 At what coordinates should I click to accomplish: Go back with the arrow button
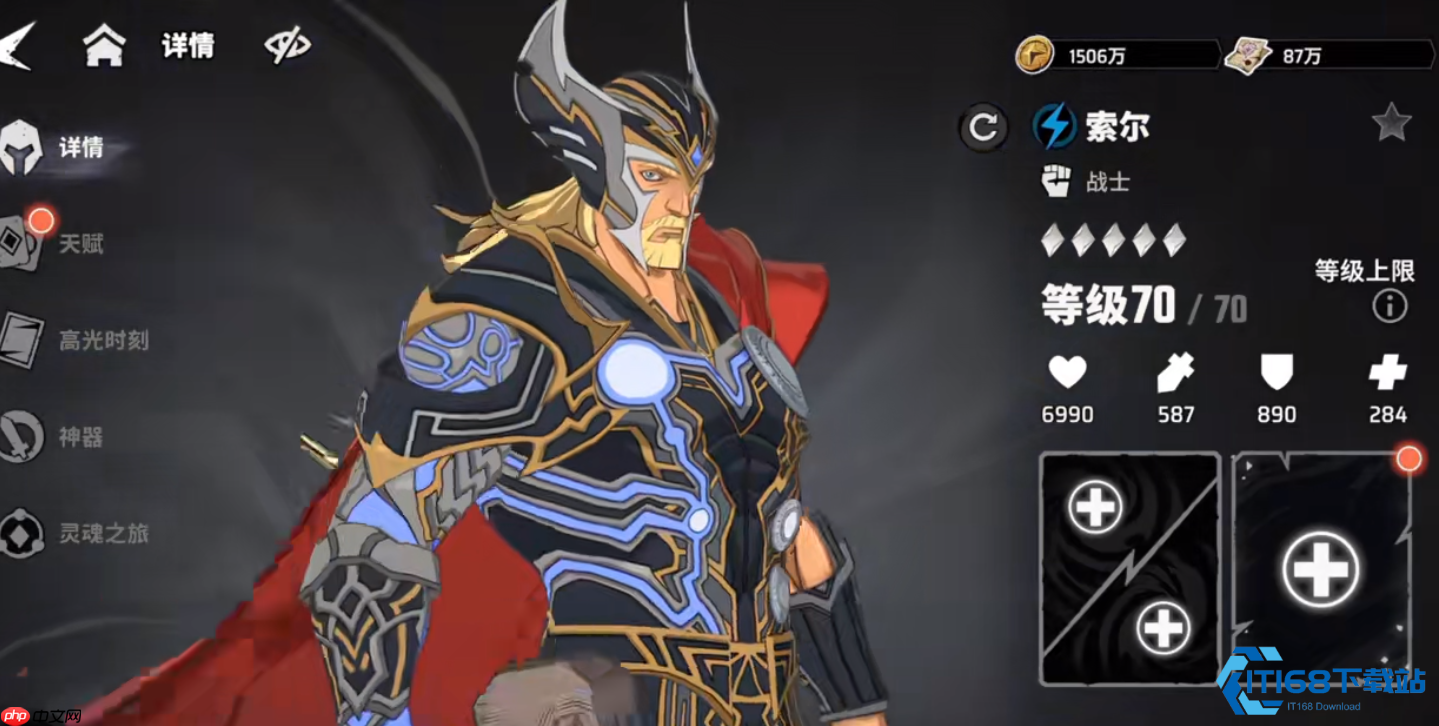[17, 45]
